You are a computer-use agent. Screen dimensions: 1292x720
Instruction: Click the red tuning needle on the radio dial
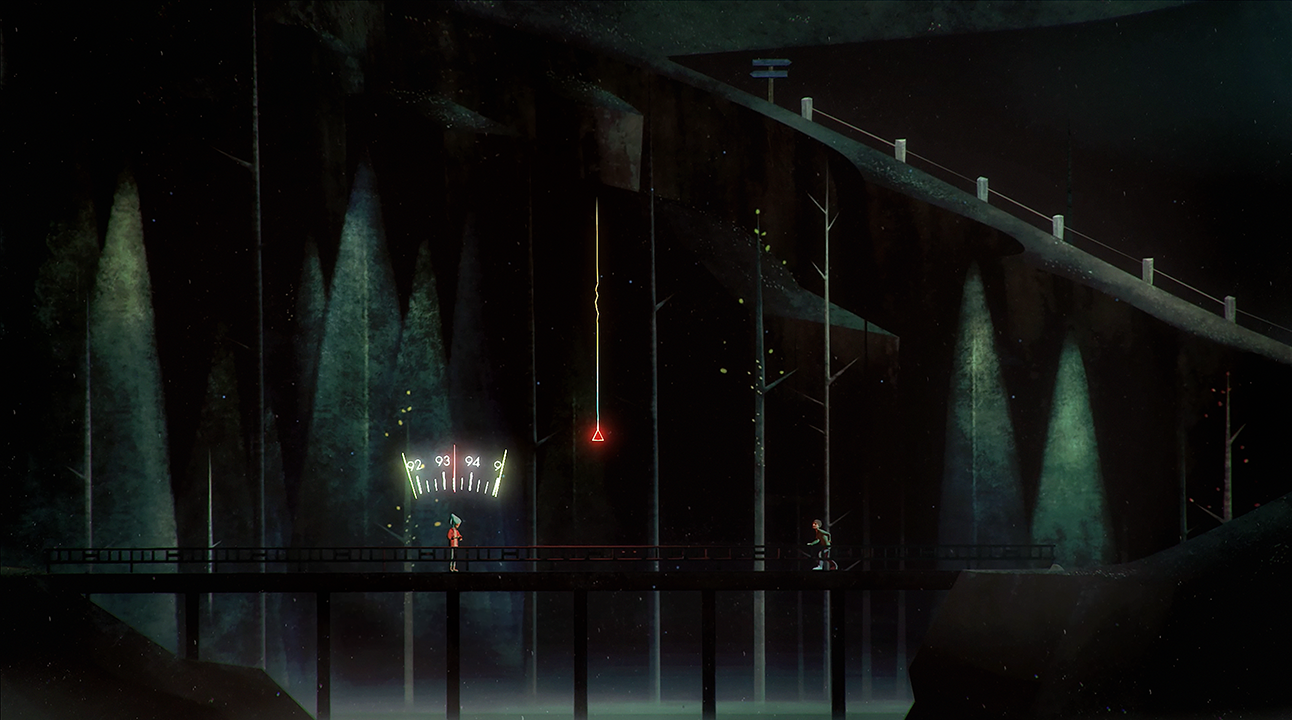(x=454, y=468)
